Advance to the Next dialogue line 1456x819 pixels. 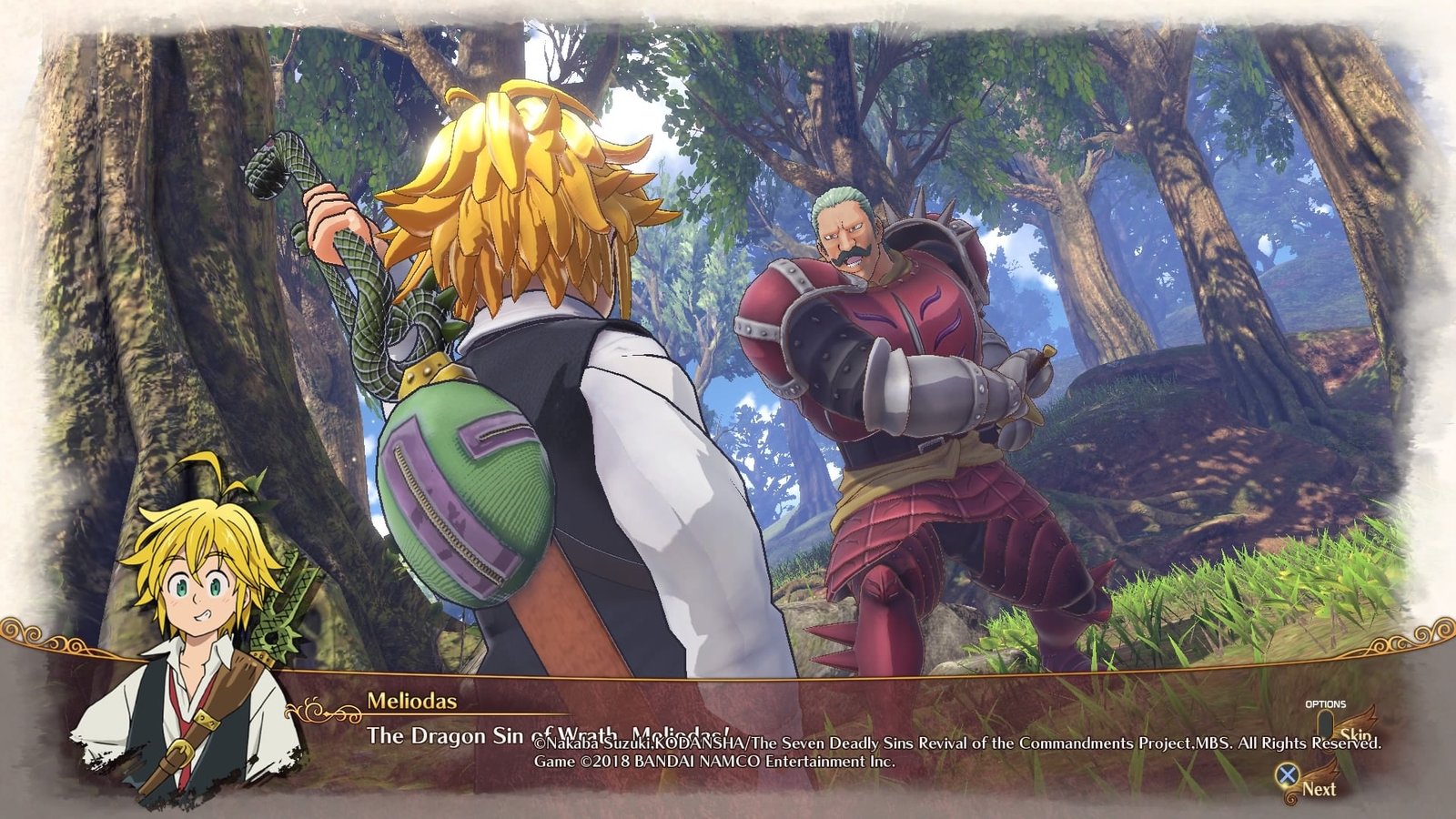[1307, 786]
